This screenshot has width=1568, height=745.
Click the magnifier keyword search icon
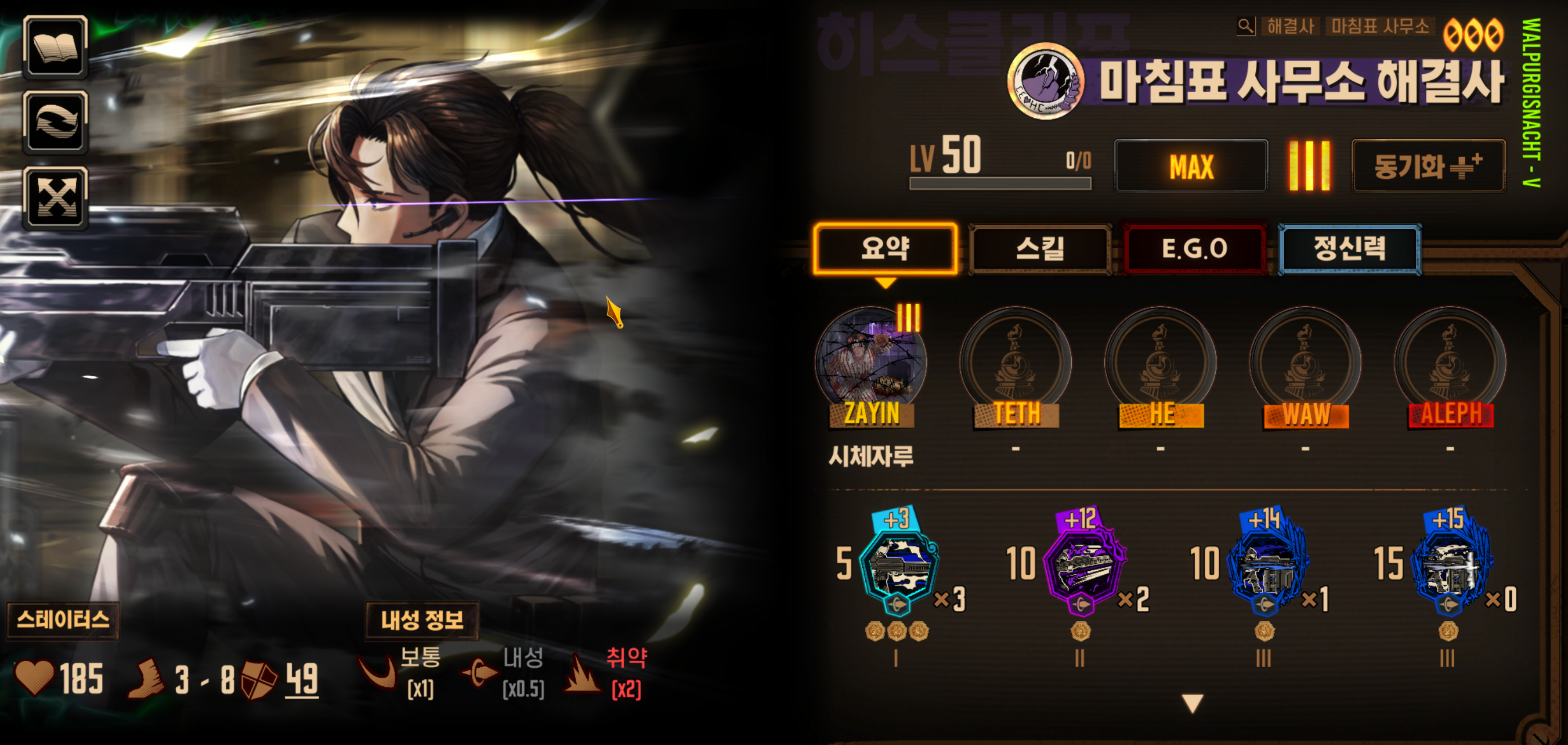(x=1245, y=26)
